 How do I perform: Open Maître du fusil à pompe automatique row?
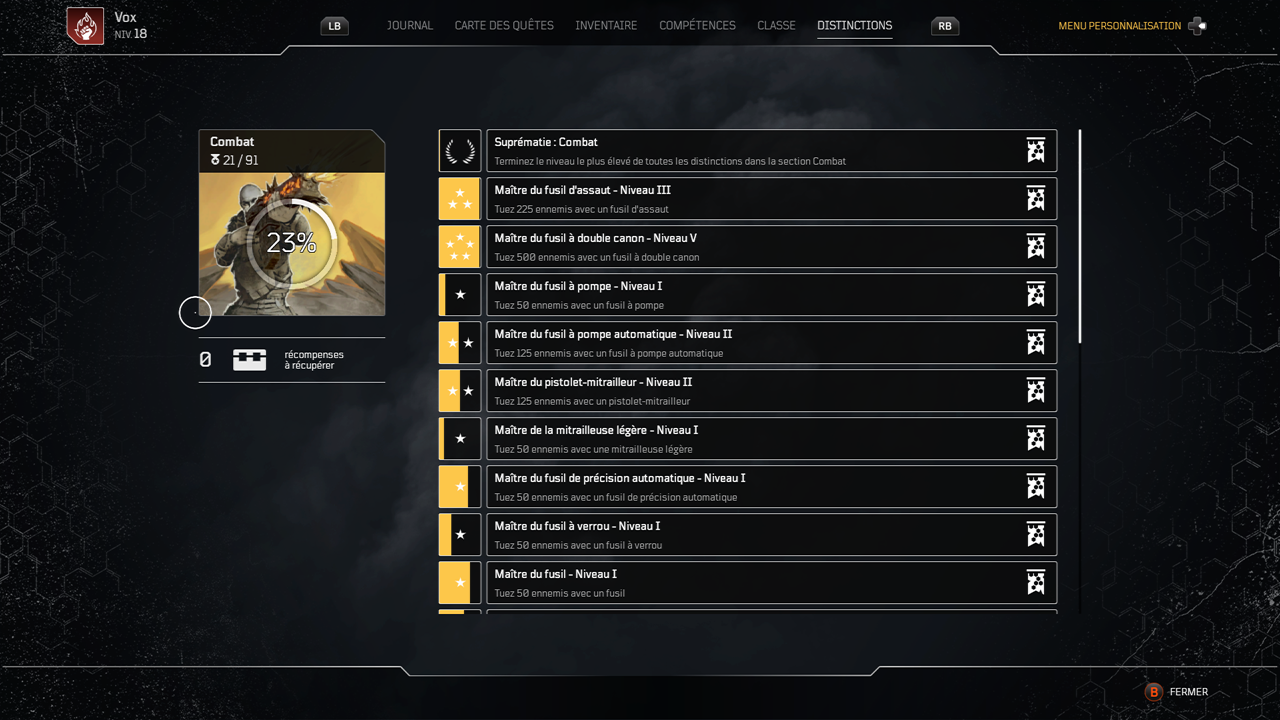coord(771,343)
